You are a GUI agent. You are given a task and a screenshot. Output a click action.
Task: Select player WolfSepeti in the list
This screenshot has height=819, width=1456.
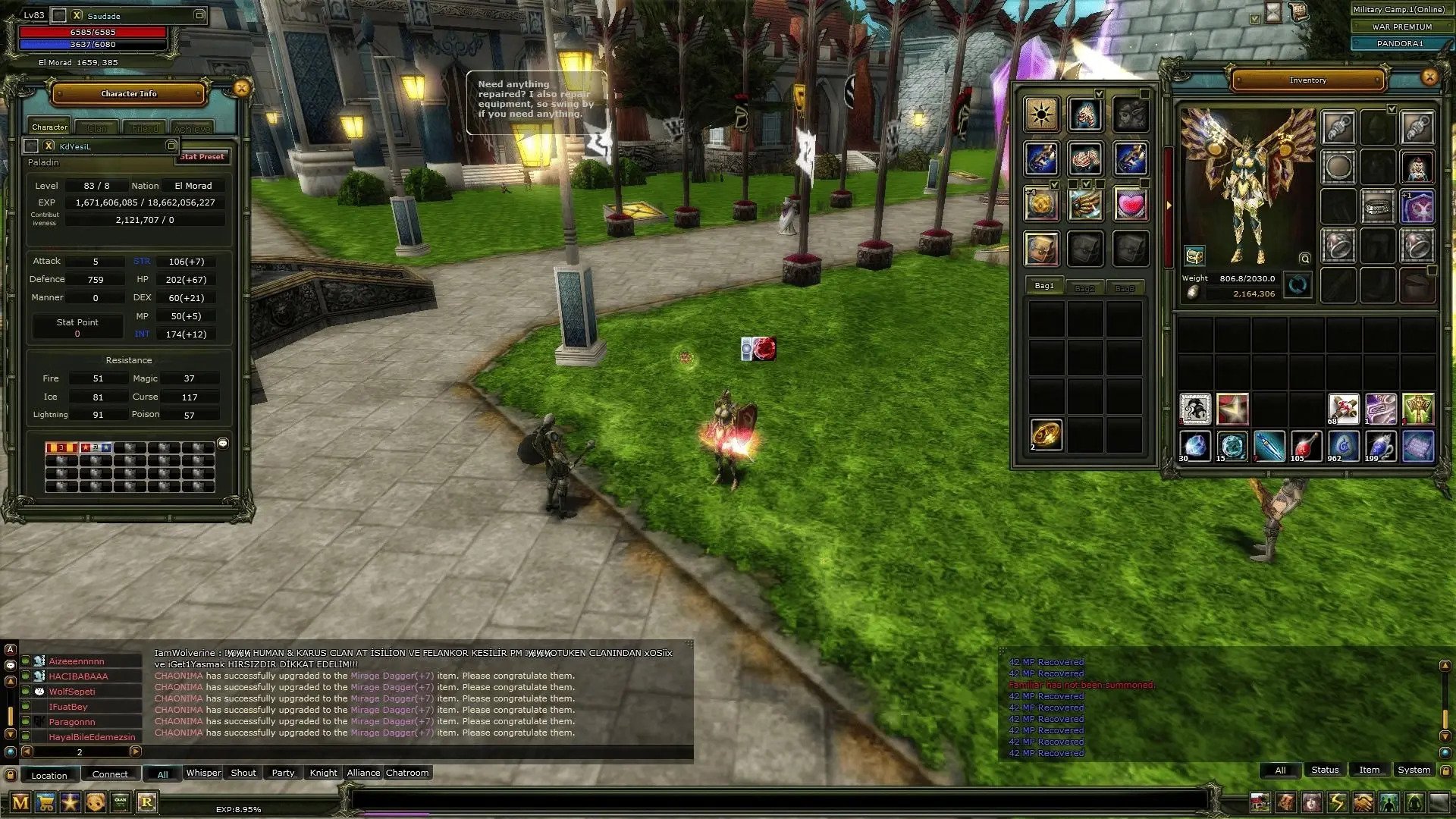(x=72, y=692)
